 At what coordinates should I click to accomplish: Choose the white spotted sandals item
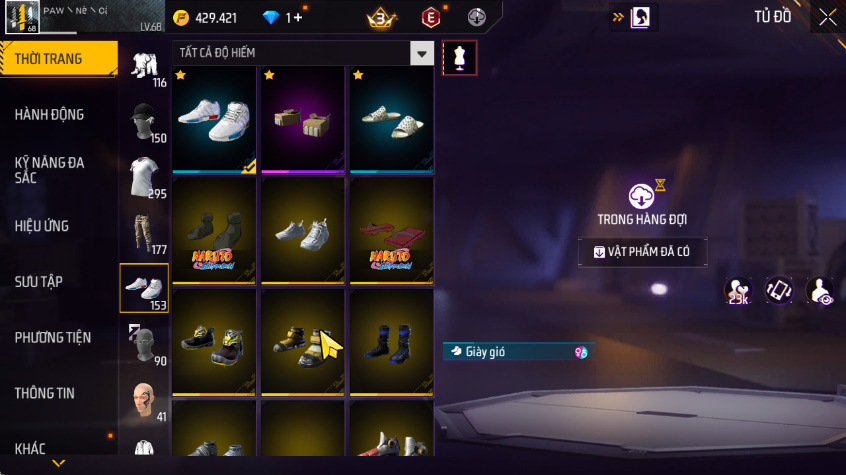[391, 117]
